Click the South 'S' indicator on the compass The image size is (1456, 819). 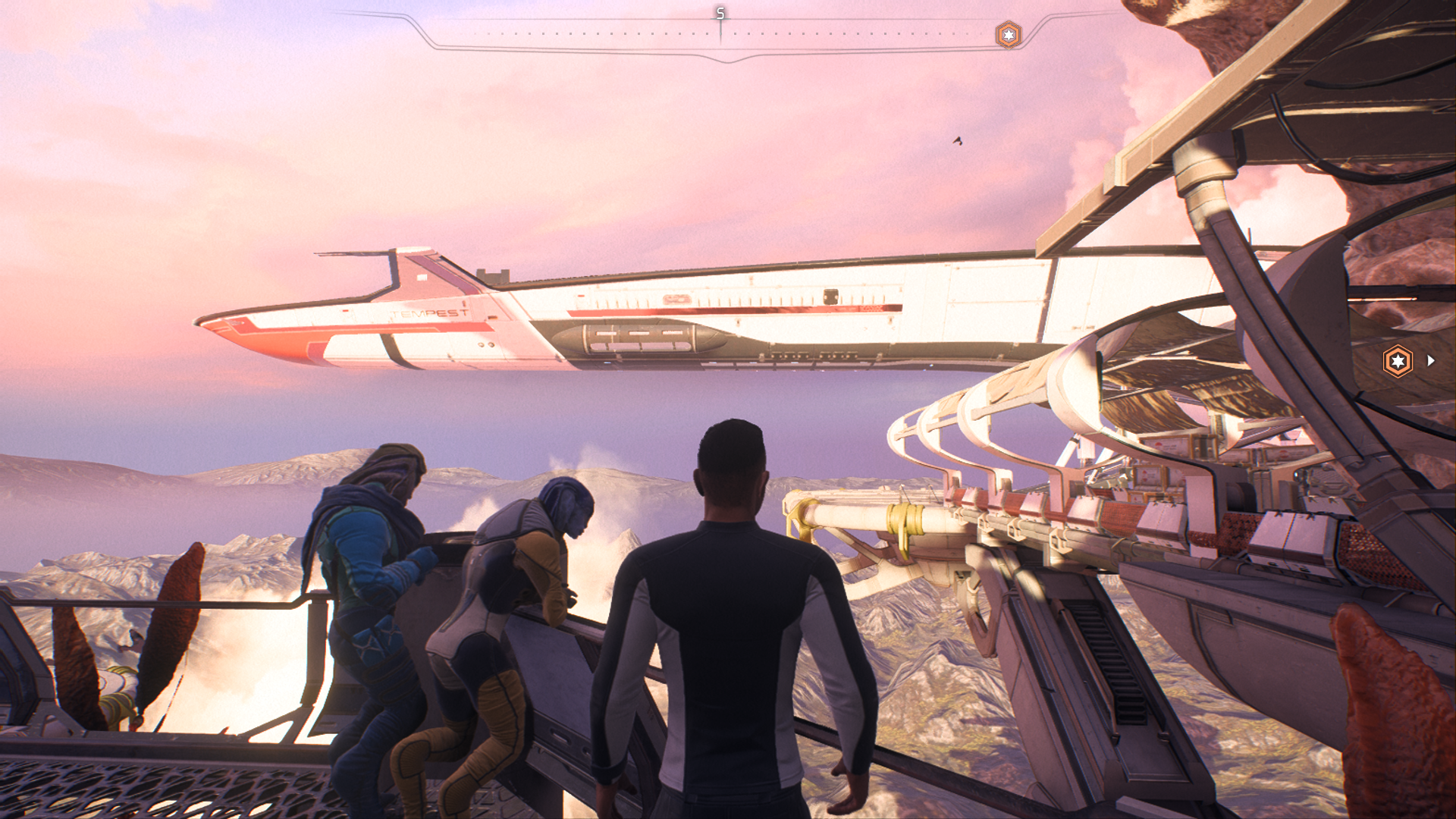[x=719, y=13]
